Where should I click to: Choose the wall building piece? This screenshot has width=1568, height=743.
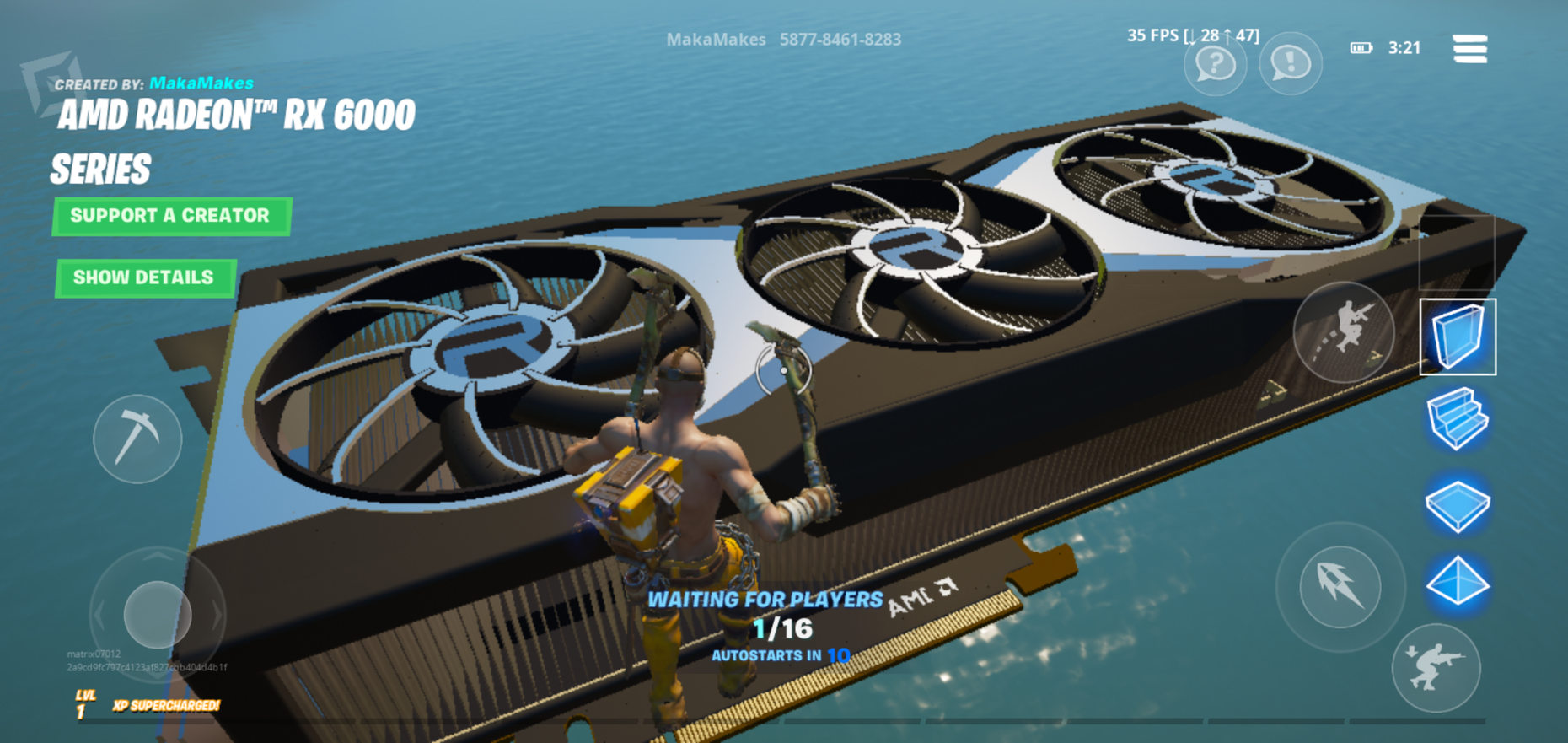[1458, 337]
